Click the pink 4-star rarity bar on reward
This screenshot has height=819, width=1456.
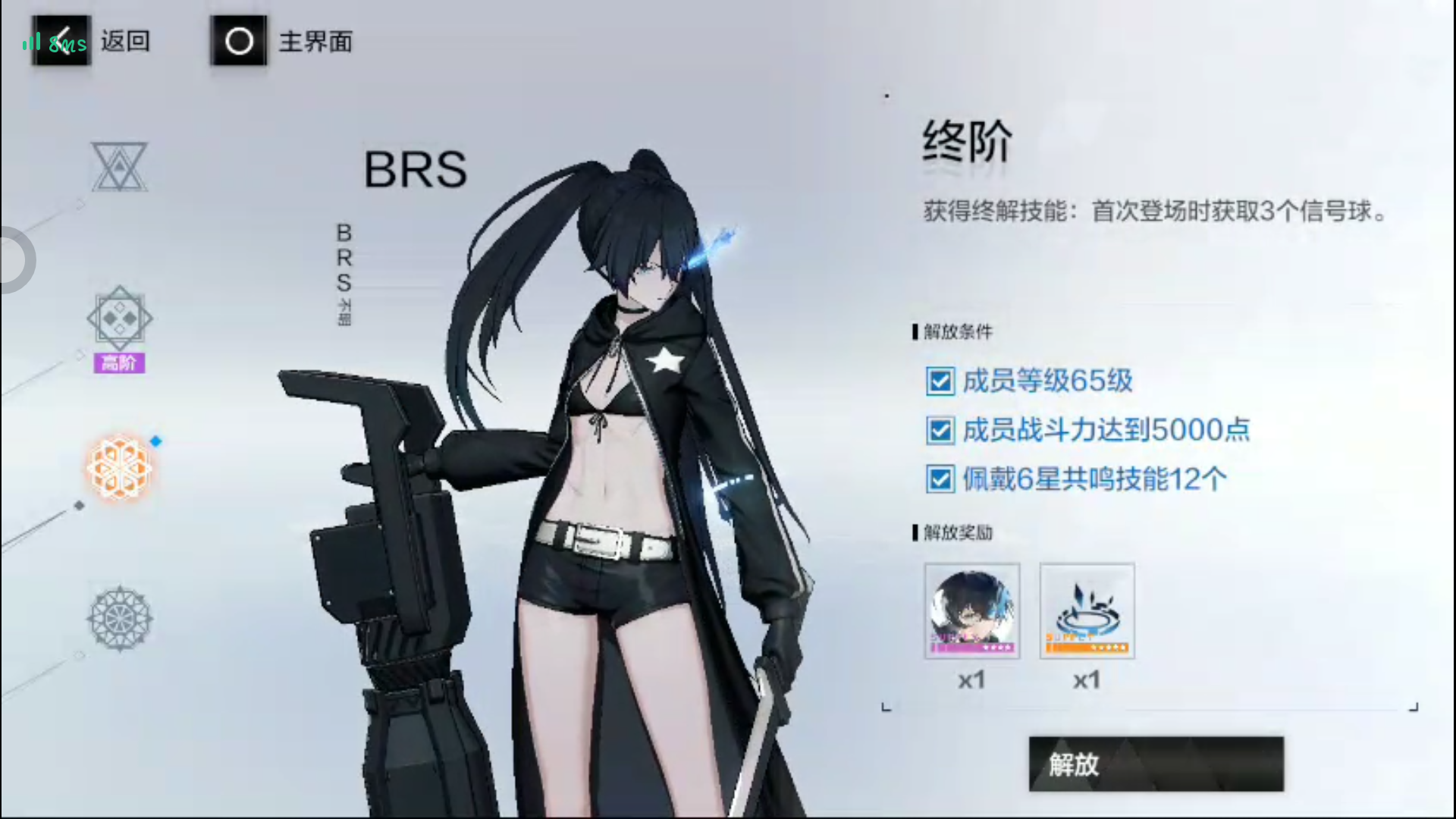point(972,647)
